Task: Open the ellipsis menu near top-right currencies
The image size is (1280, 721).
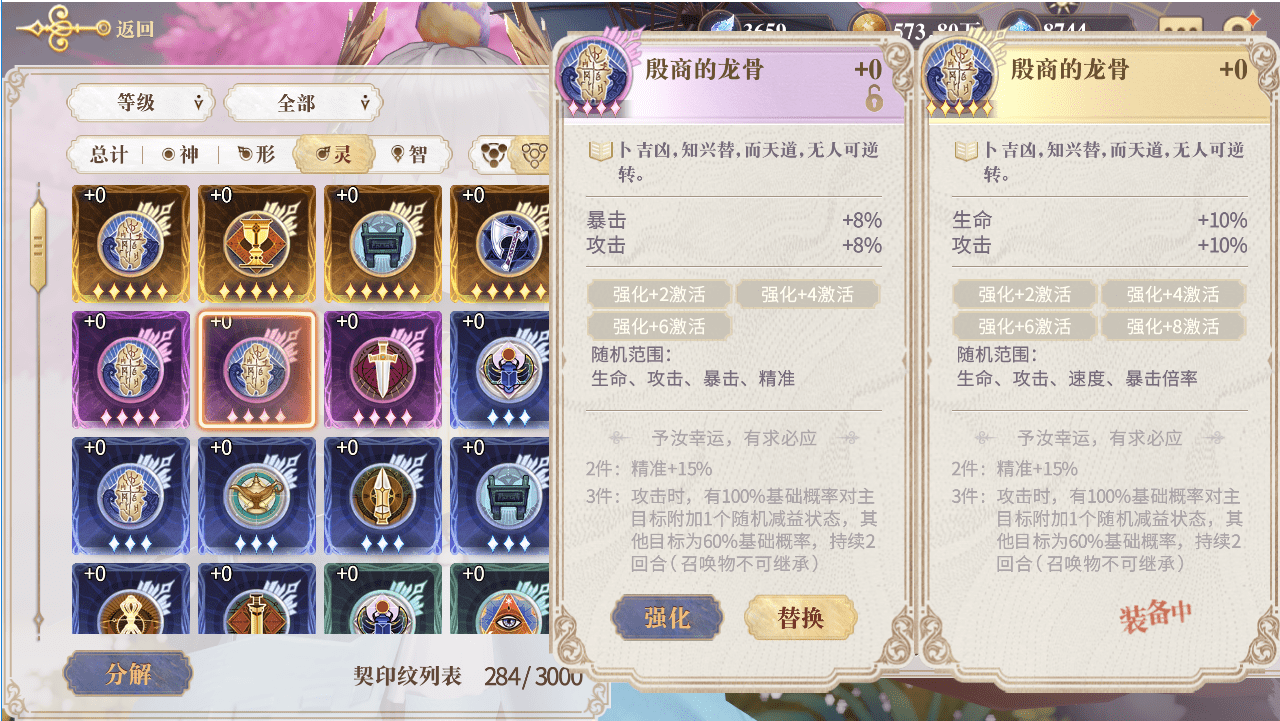Action: click(x=1179, y=26)
